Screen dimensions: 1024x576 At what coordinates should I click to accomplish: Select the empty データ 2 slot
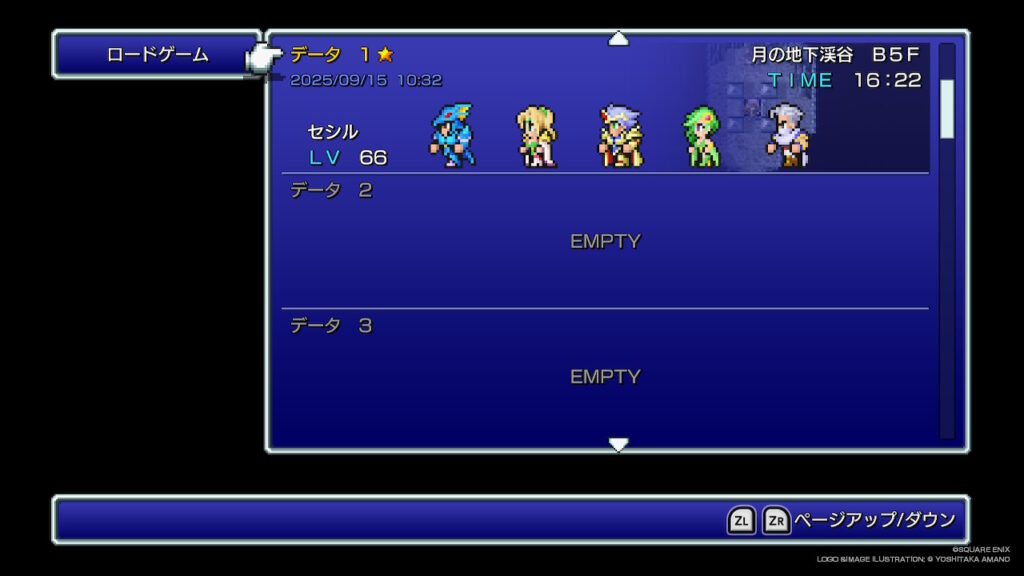(x=604, y=241)
